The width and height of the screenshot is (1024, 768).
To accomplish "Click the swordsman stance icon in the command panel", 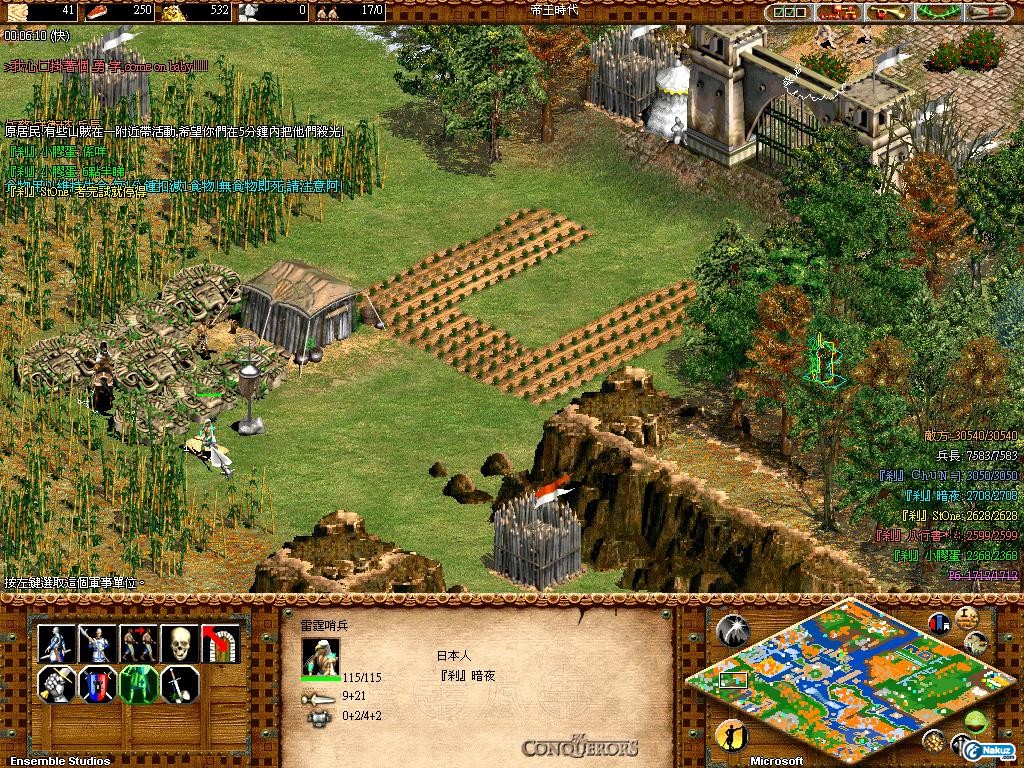I will 57,643.
